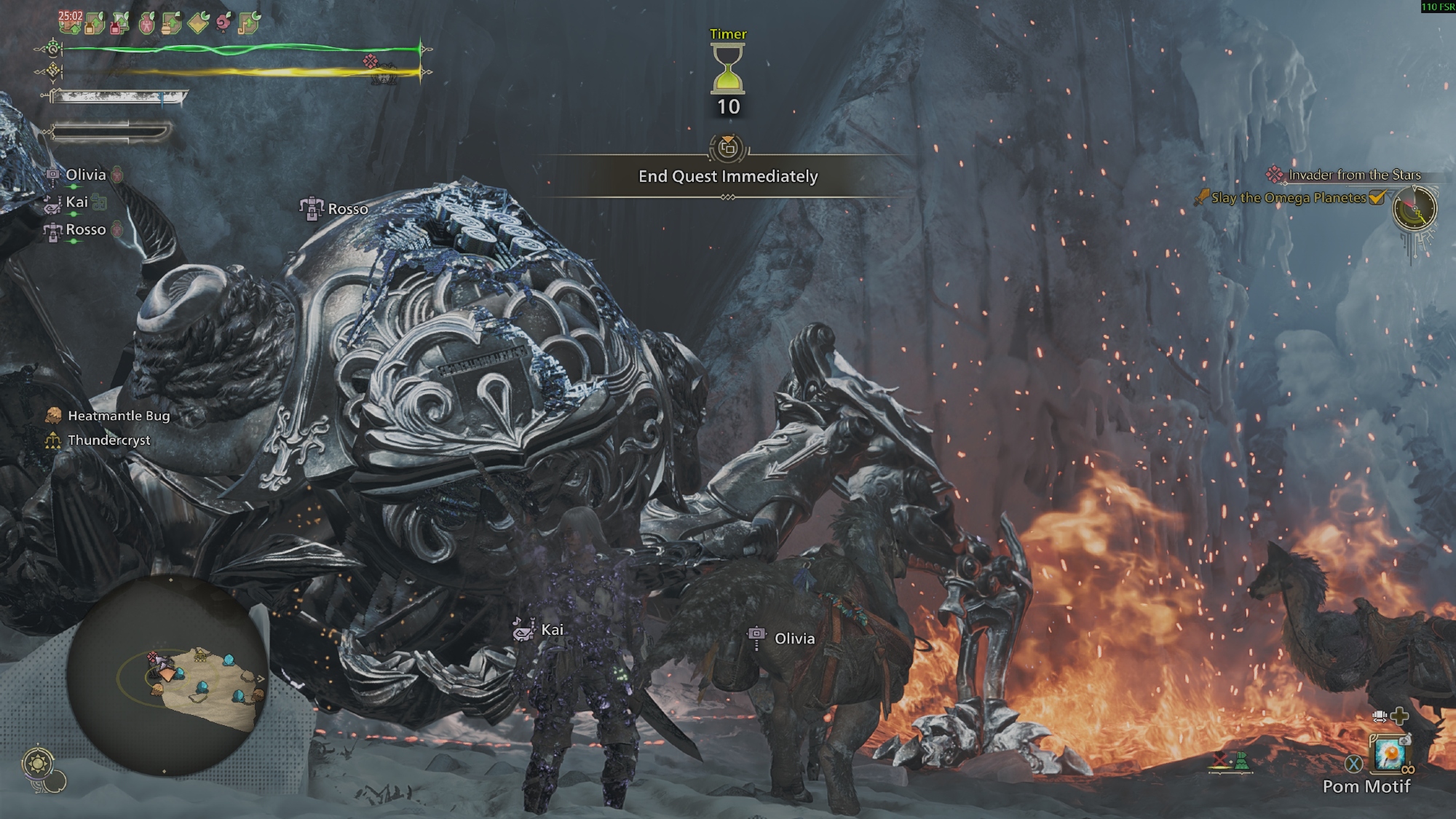Select Kai in the party list

pyautogui.click(x=76, y=202)
